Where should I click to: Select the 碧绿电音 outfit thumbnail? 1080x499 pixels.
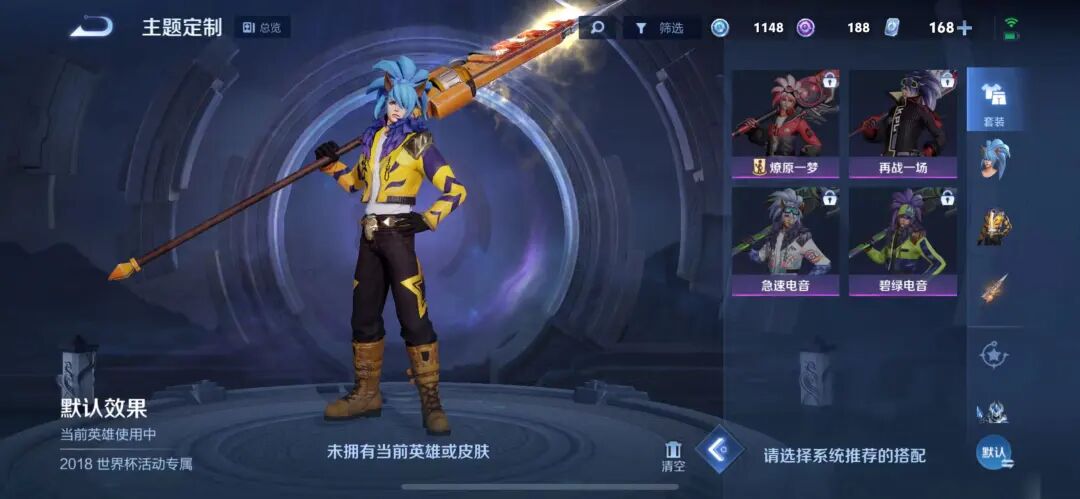902,242
